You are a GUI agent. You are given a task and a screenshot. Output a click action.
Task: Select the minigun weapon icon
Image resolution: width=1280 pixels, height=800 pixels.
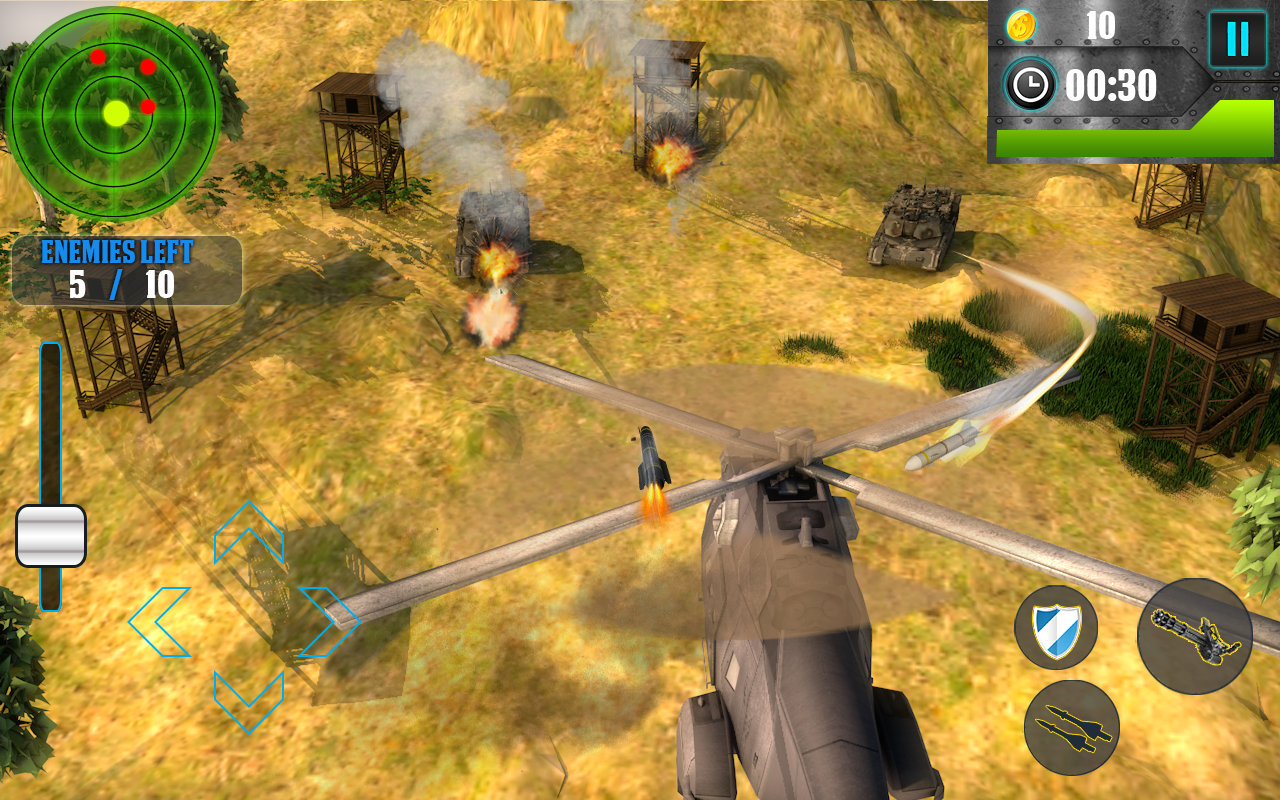click(x=1196, y=634)
